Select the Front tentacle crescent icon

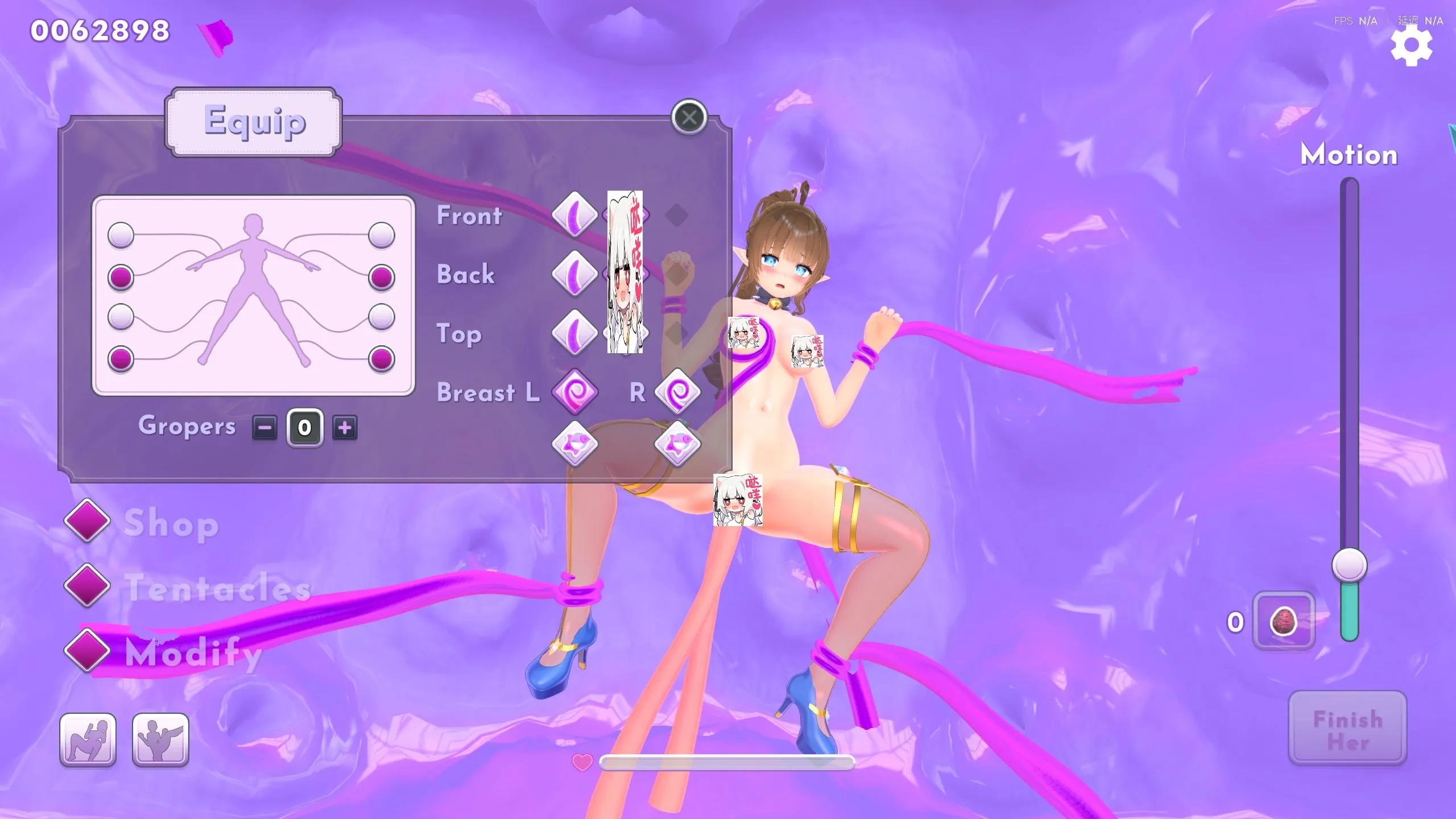coord(574,215)
